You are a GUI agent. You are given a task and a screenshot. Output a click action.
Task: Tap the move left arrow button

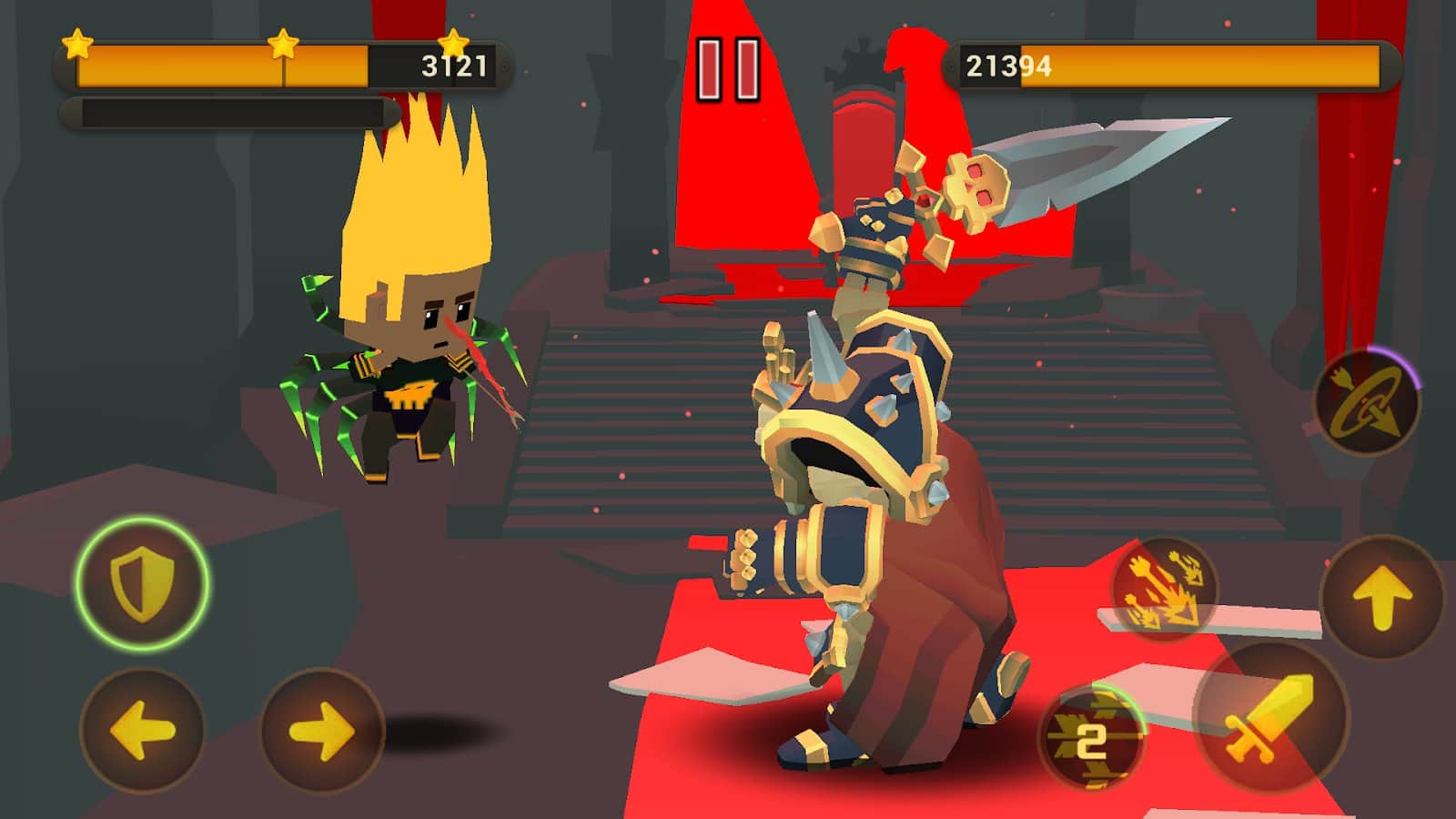click(x=142, y=729)
